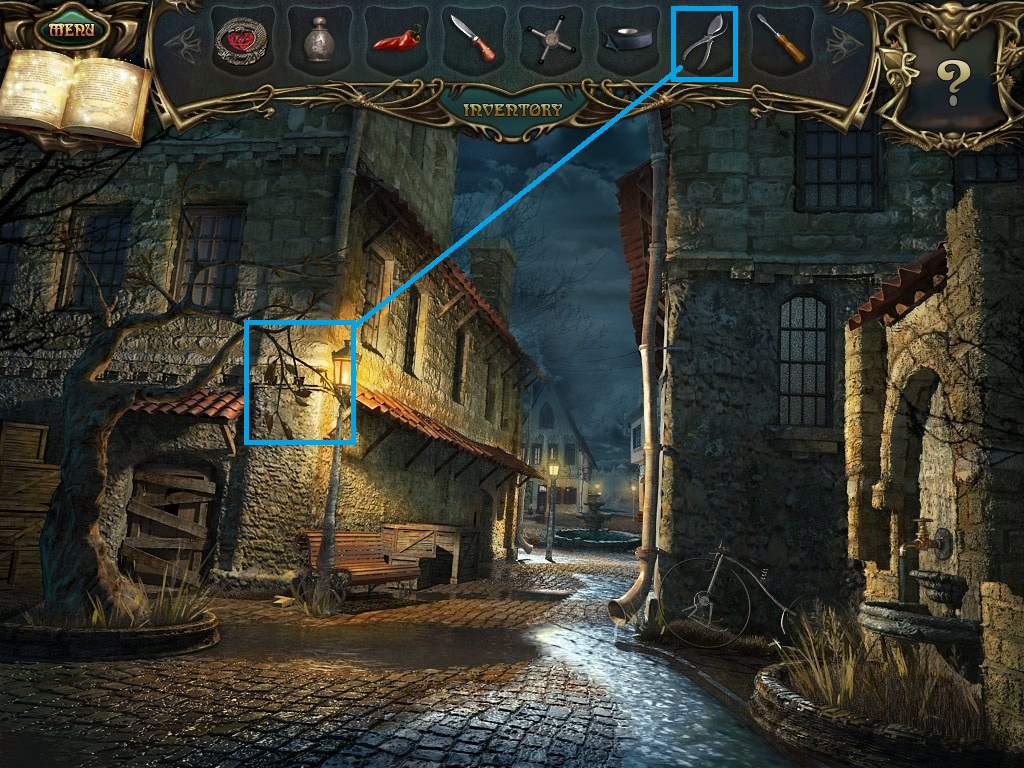
Task: Select the red chili pepper slot
Action: (397, 42)
